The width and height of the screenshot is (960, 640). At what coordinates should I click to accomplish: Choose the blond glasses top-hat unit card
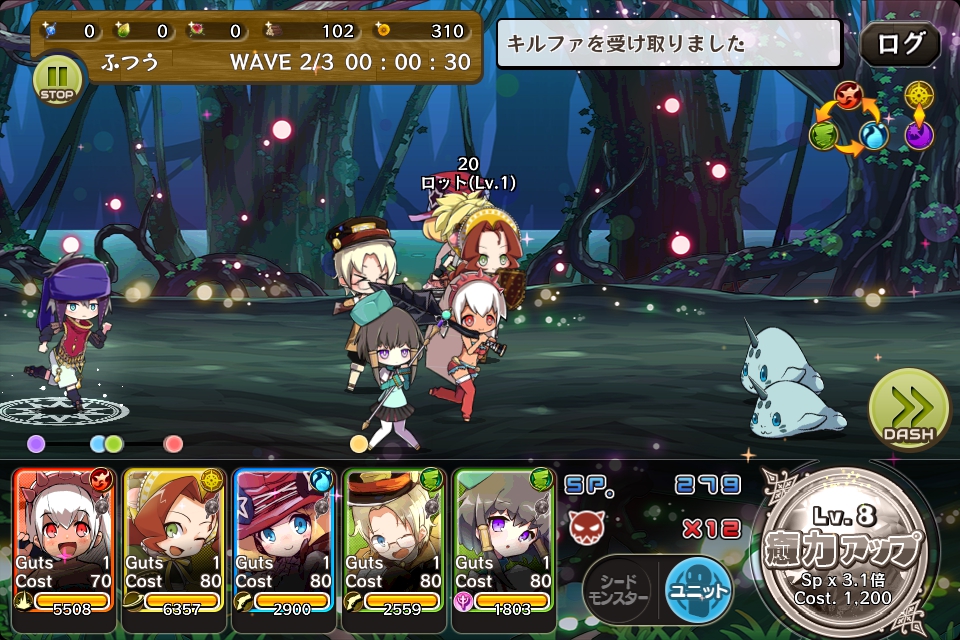[x=394, y=538]
